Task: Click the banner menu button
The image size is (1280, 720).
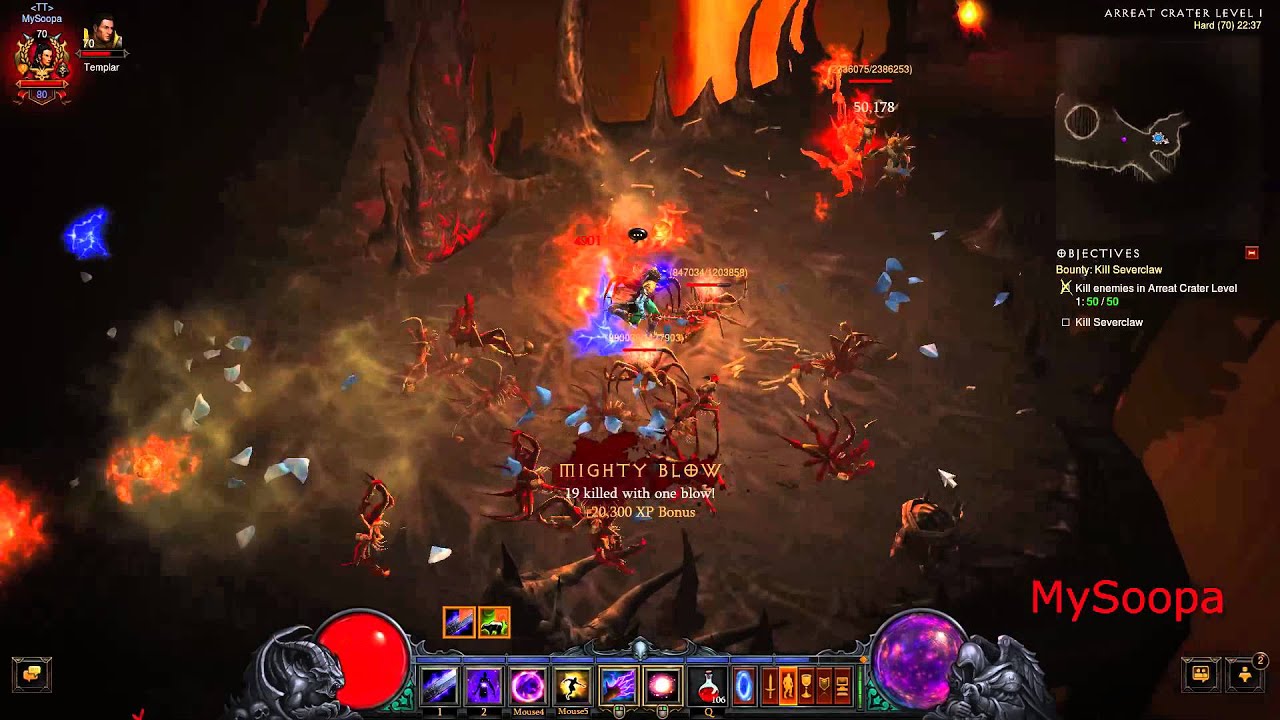Action: [824, 687]
